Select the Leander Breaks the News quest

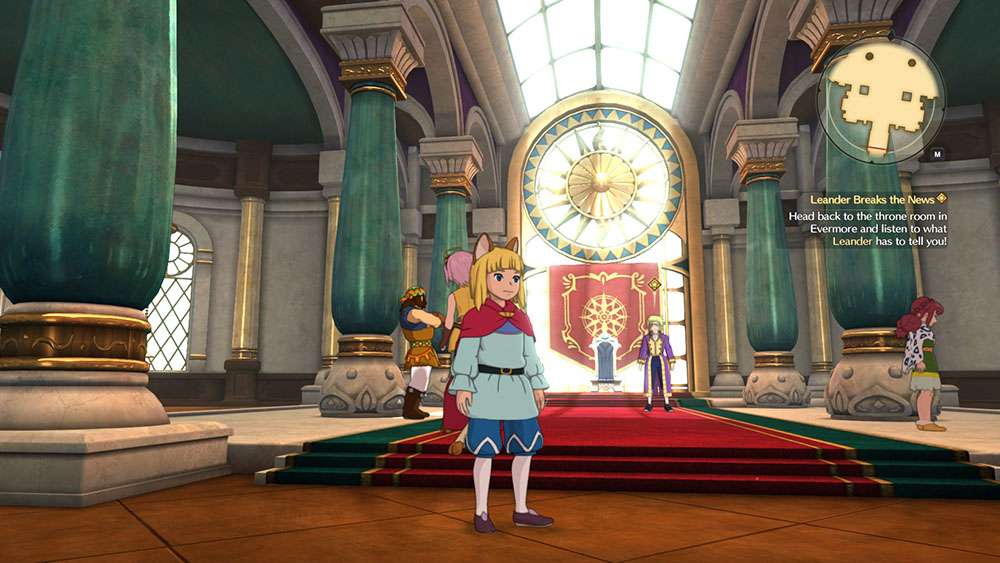[x=872, y=198]
